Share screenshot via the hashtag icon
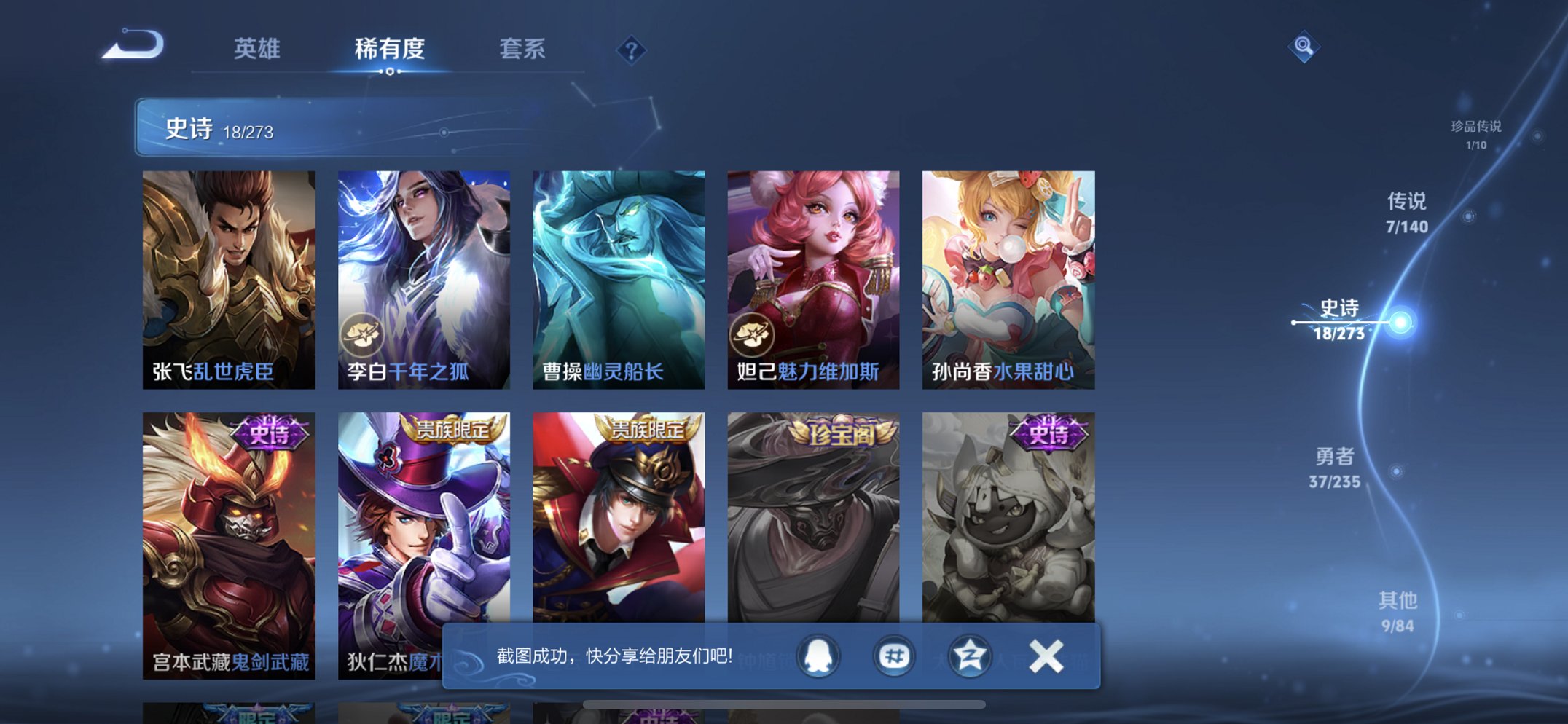 pyautogui.click(x=893, y=656)
